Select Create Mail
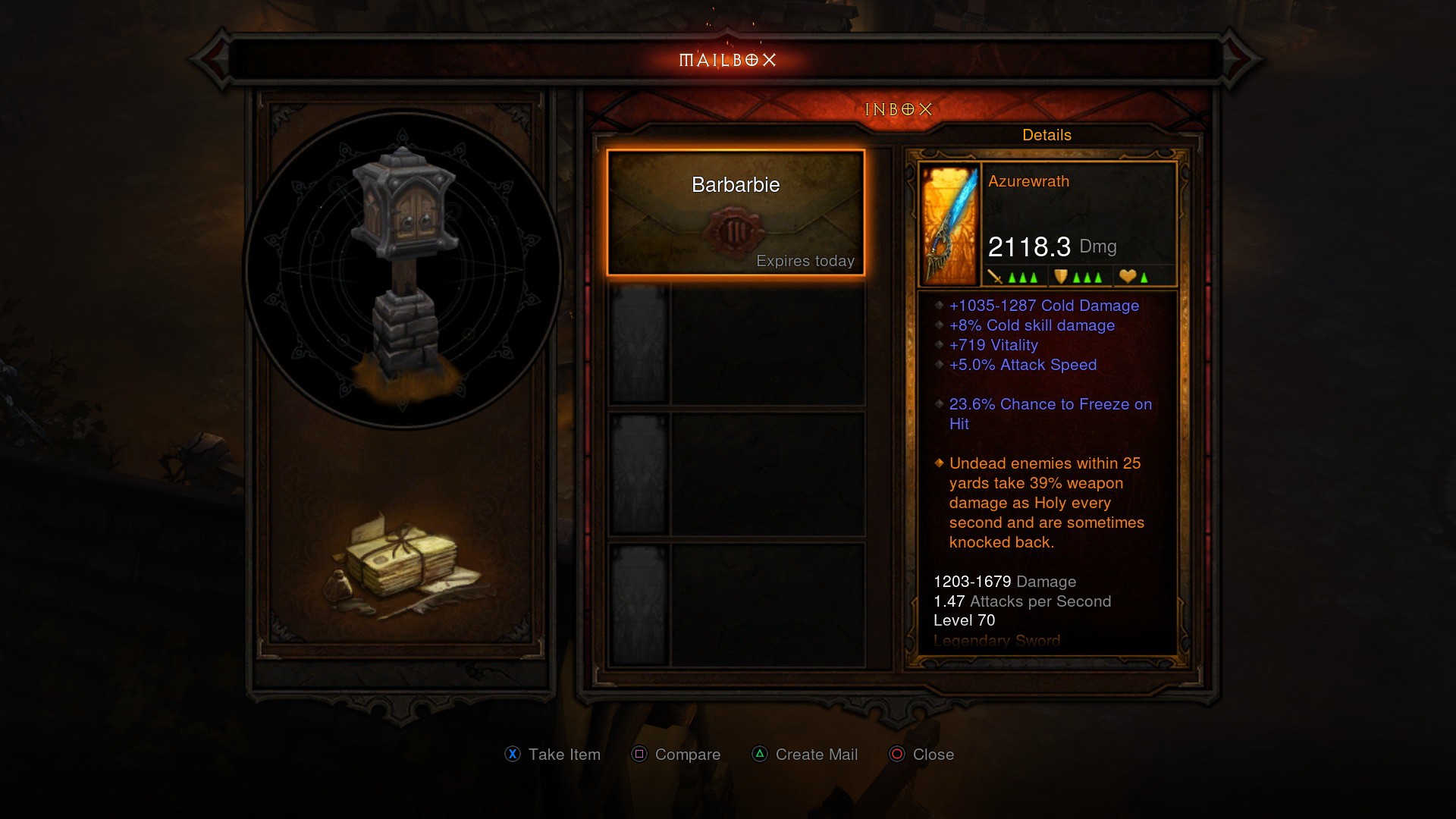 tap(805, 755)
